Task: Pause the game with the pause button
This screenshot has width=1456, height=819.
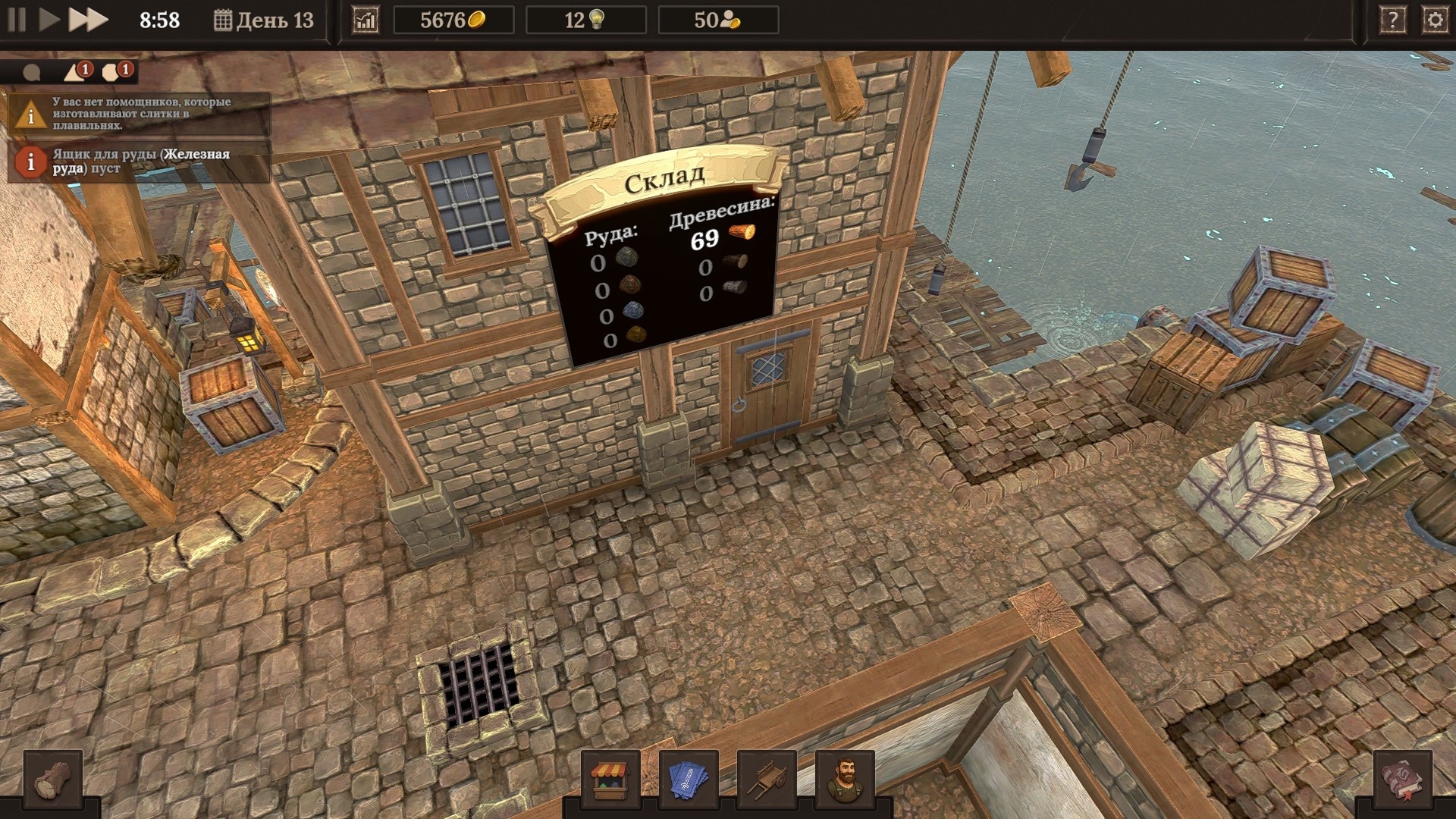Action: tap(17, 20)
